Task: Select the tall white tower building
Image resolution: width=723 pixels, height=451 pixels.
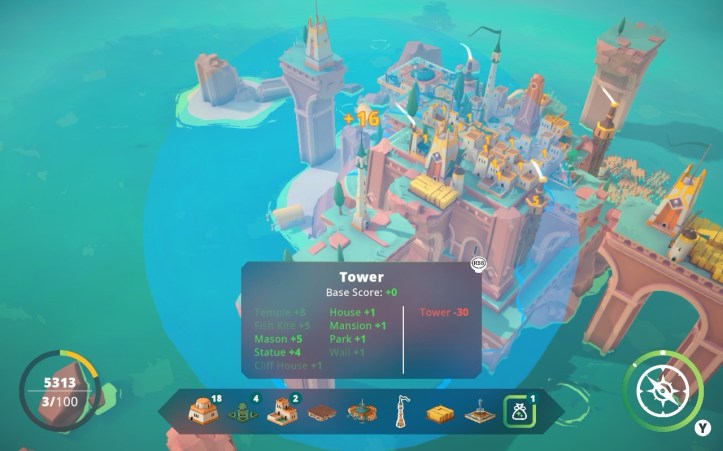Action: tap(400, 412)
